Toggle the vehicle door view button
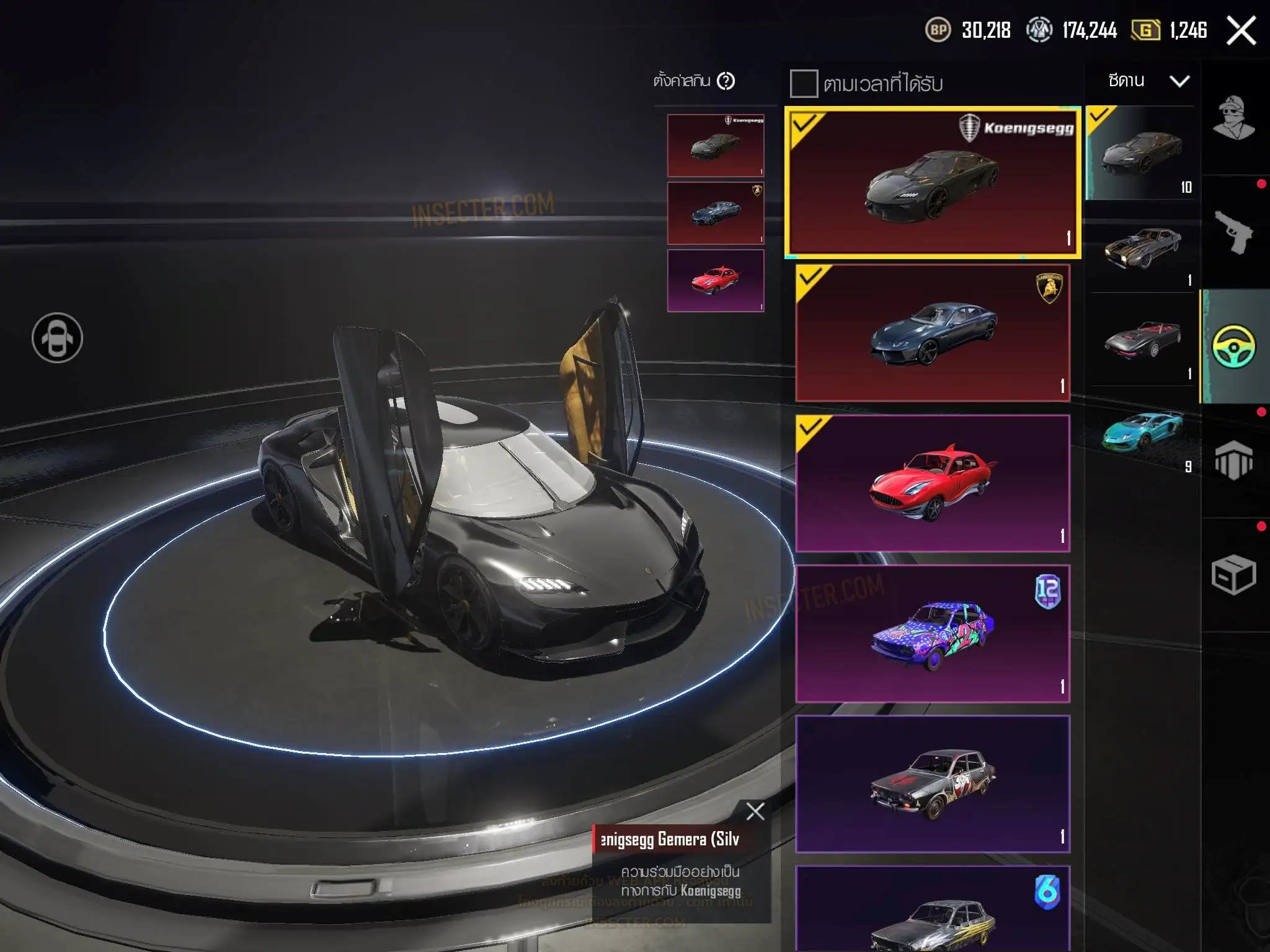This screenshot has width=1270, height=952. [x=57, y=338]
